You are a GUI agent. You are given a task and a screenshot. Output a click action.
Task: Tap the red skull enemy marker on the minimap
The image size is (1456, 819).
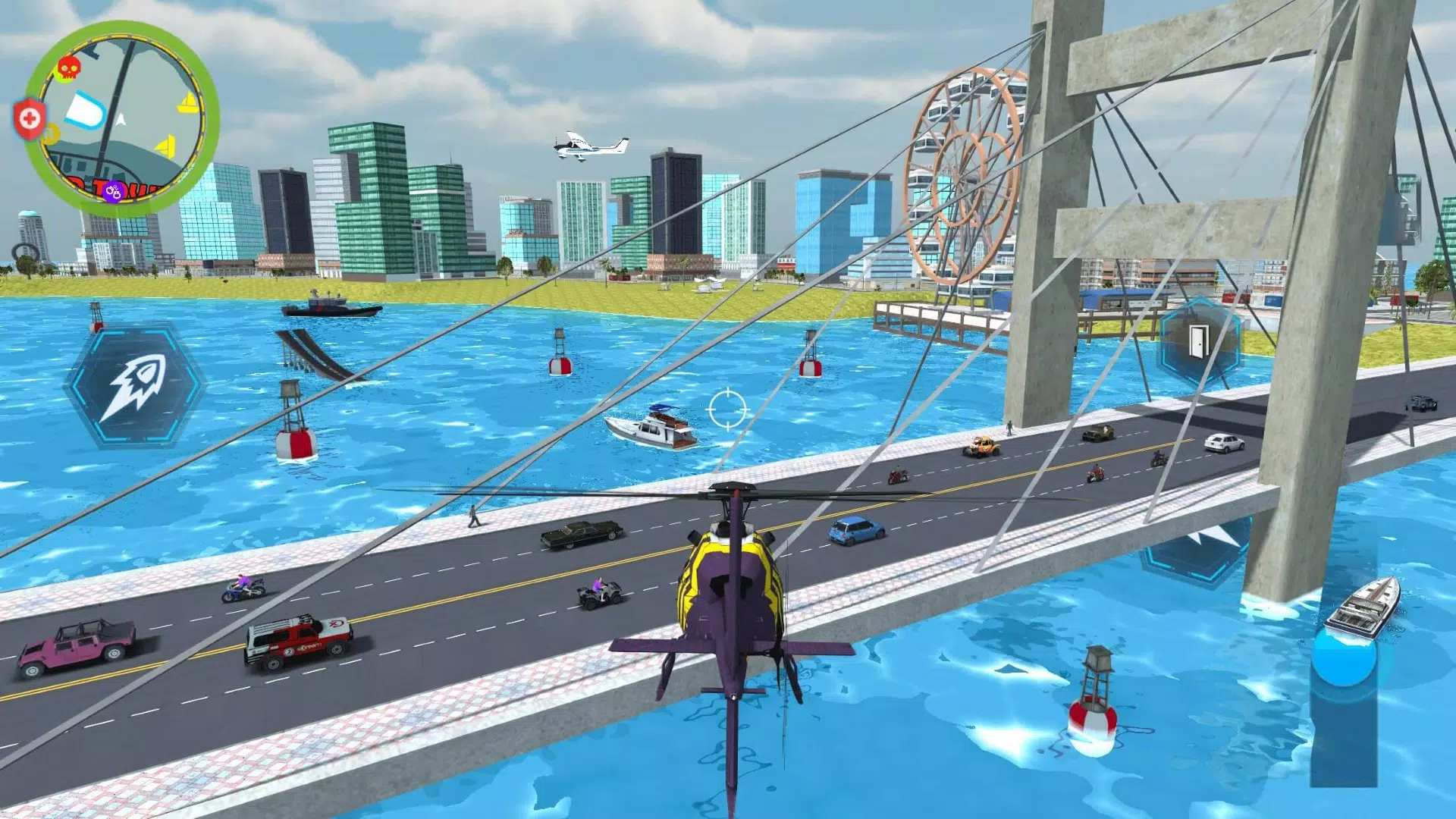tap(68, 67)
